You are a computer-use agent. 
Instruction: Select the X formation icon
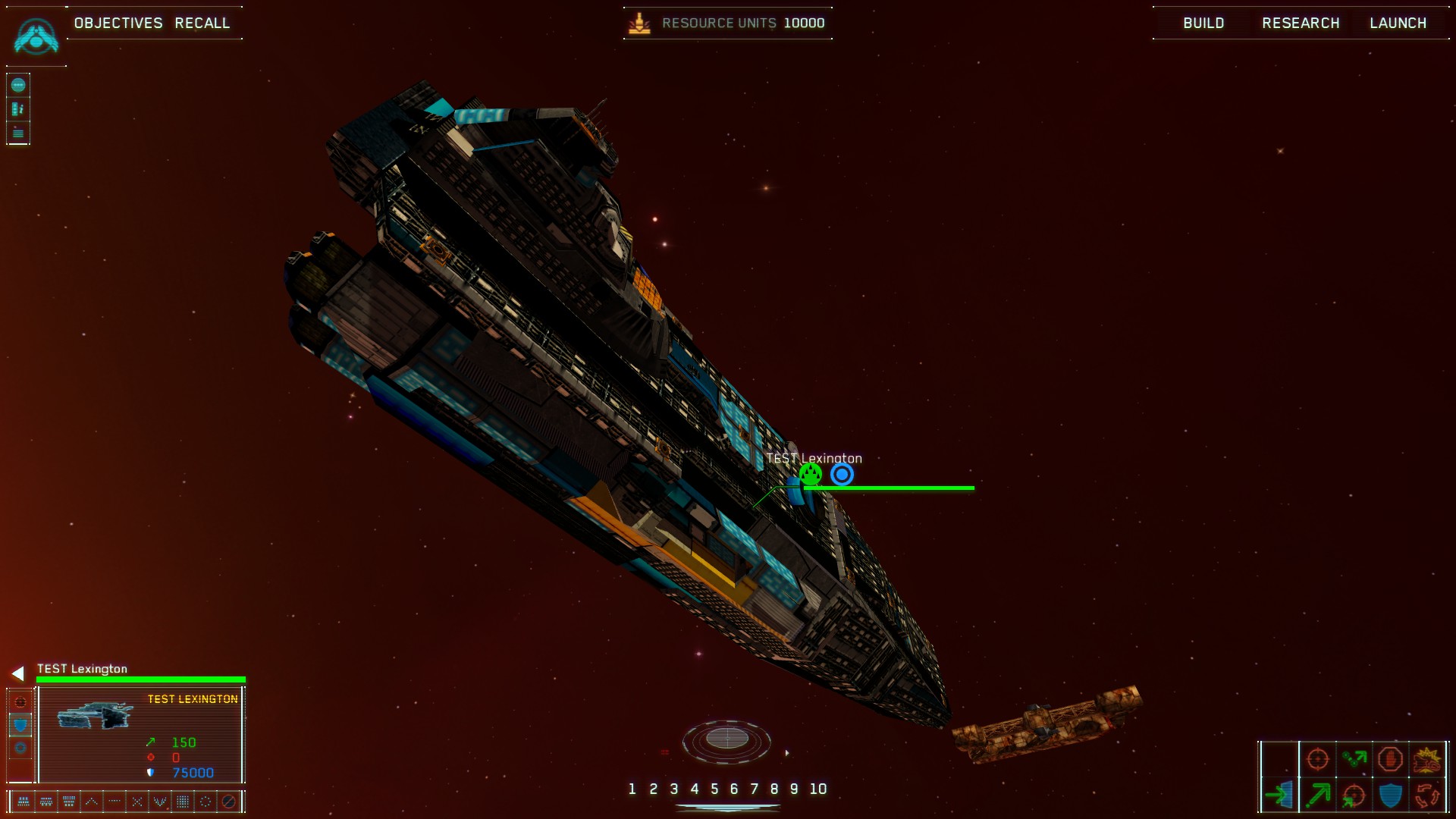pos(137,801)
